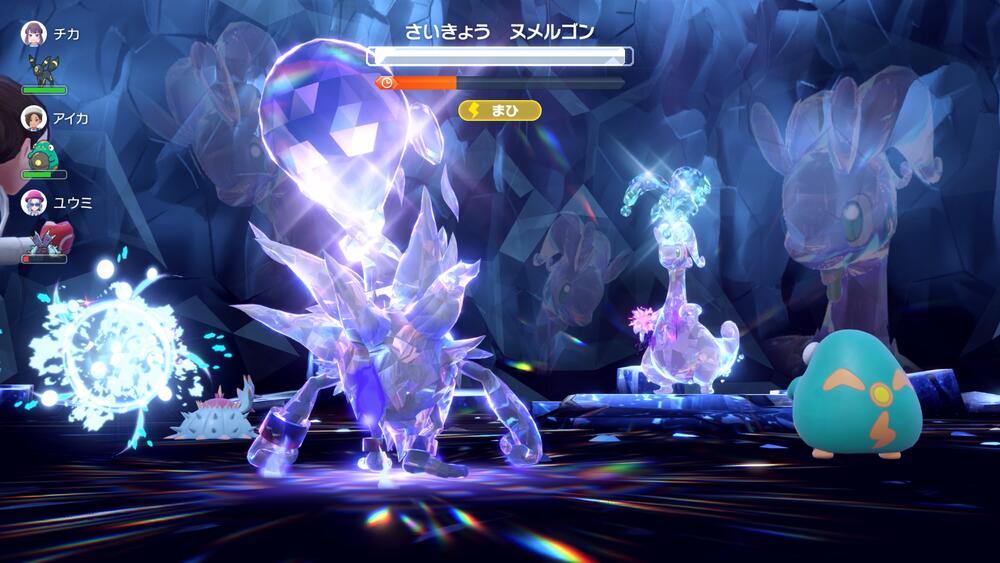The width and height of the screenshot is (1000, 563).
Task: Select trainer チカ's portrait
Action: (34, 34)
